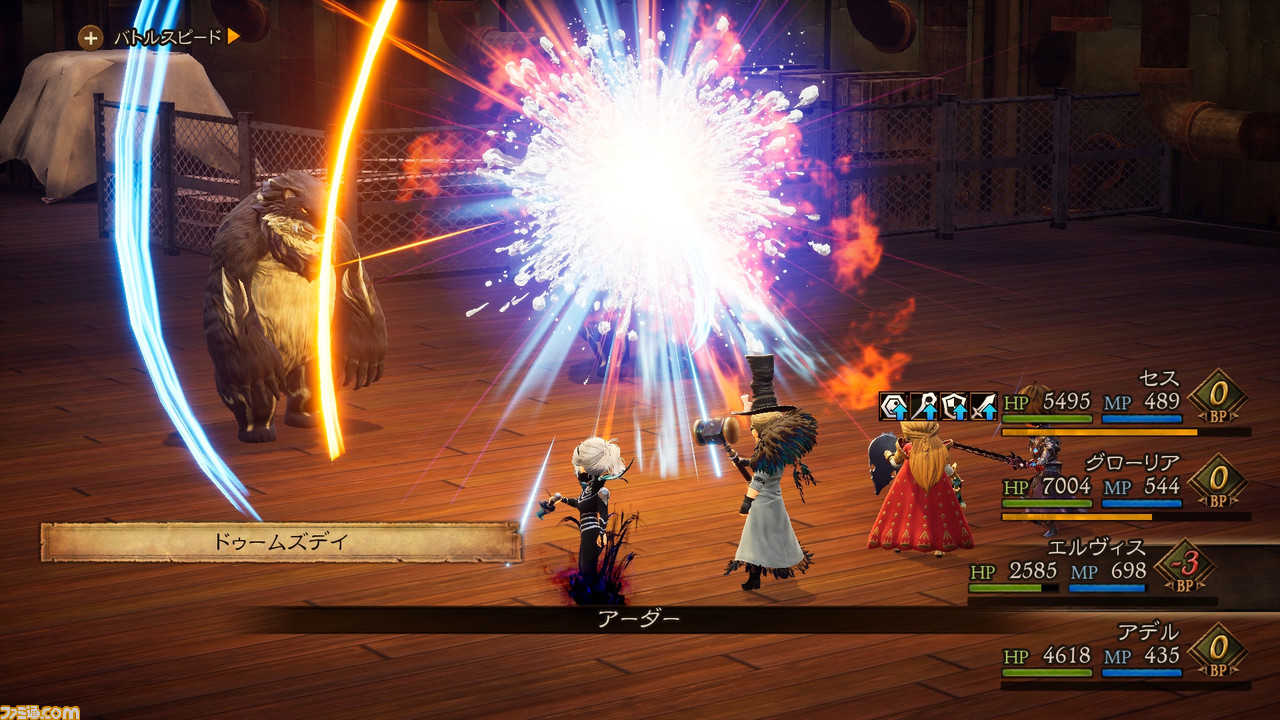Click the sword attack-up buff icon

(x=984, y=406)
